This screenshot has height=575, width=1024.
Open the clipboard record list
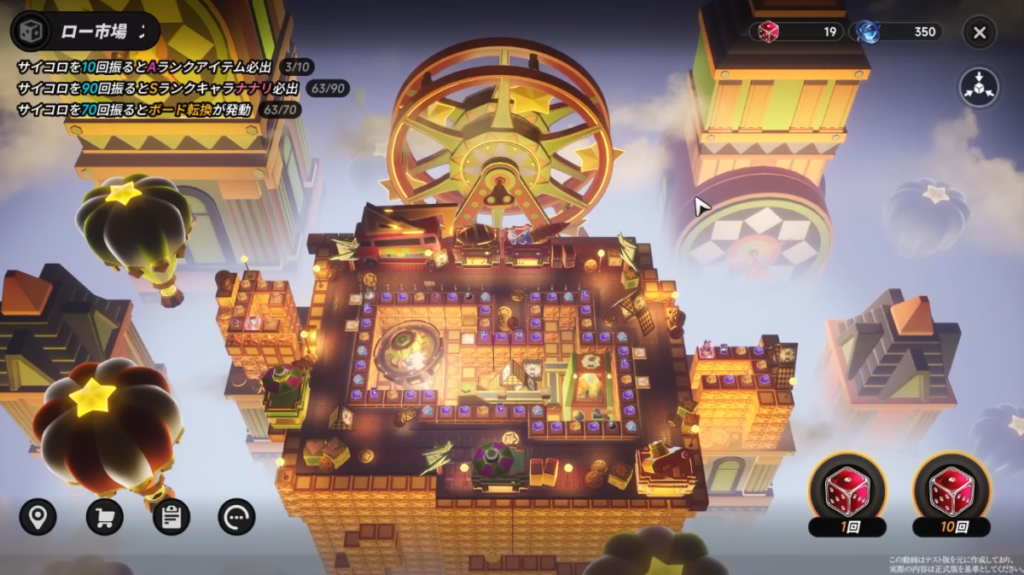tap(171, 516)
